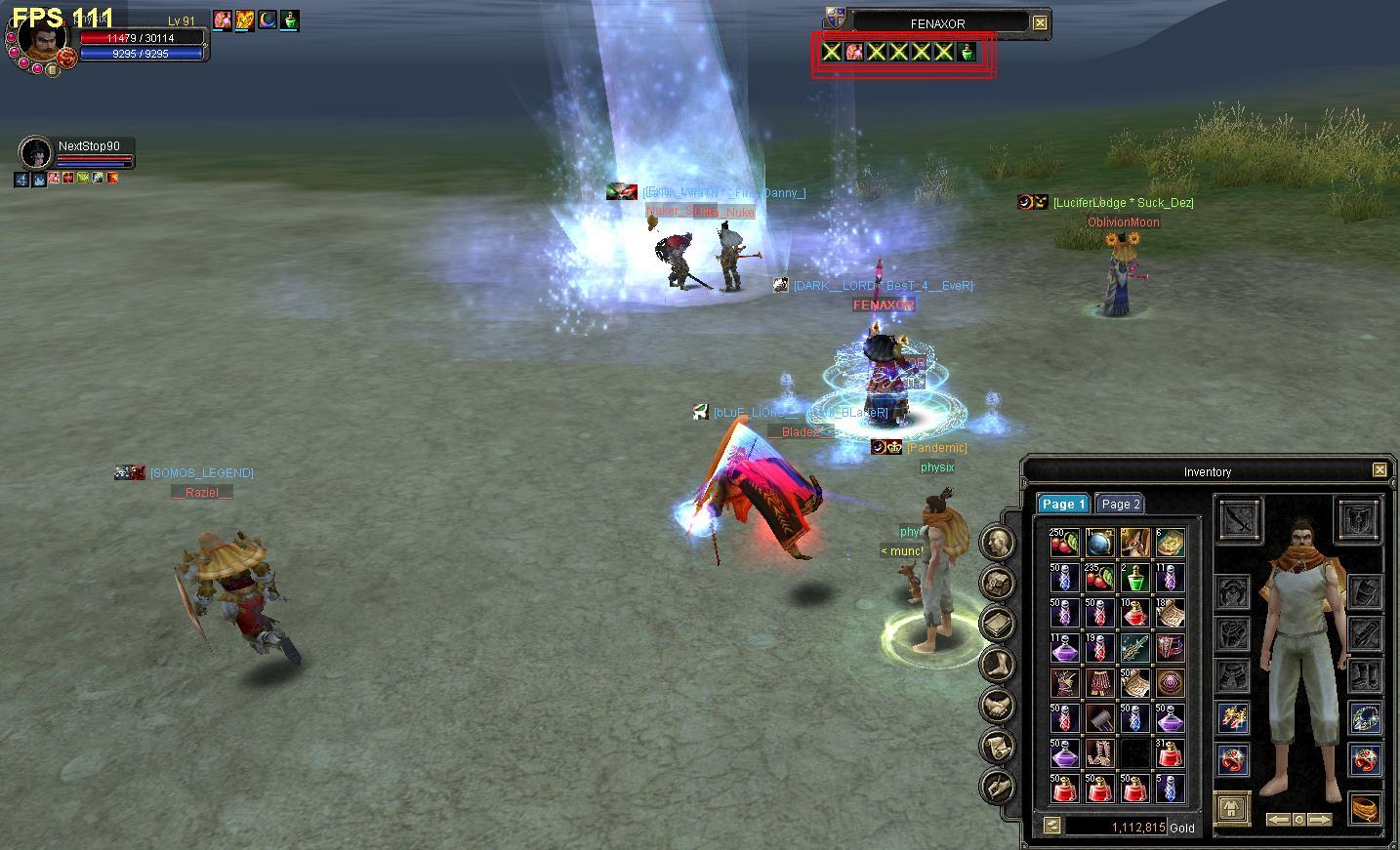
Task: Select the Page 1 inventory tab
Action: [x=1063, y=504]
